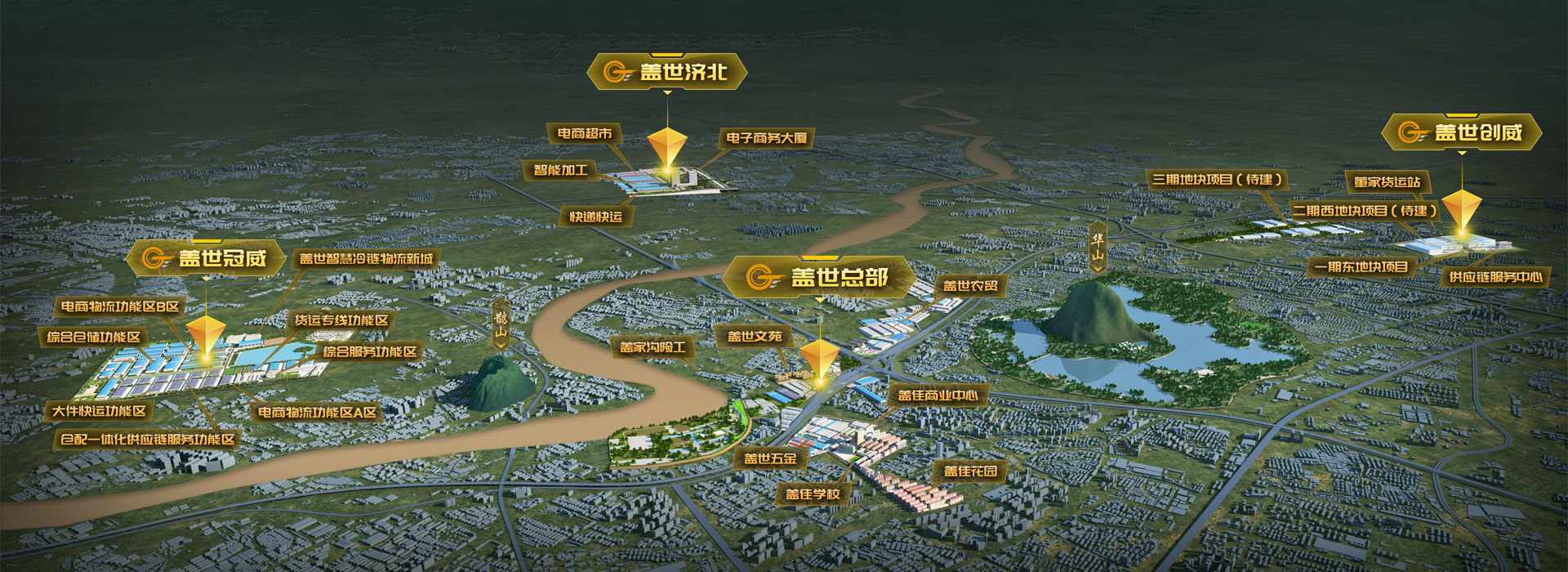Click the 电商超市 map label
The image size is (1568, 572).
pos(585,133)
